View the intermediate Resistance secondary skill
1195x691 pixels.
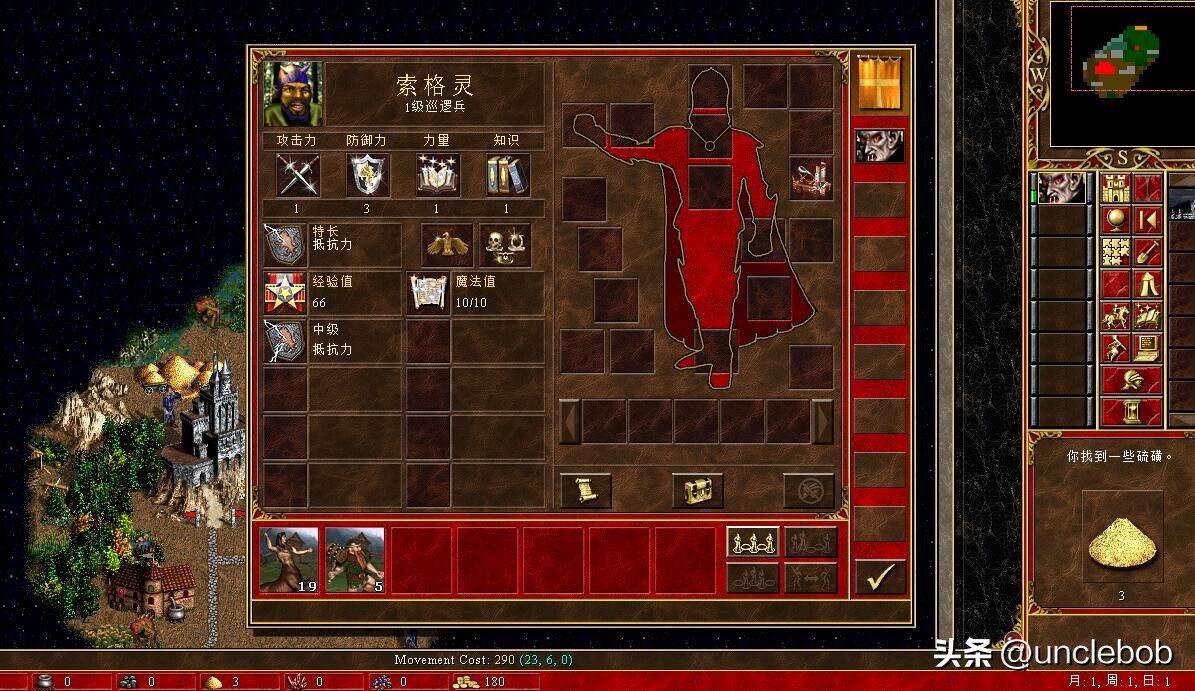tap(285, 341)
